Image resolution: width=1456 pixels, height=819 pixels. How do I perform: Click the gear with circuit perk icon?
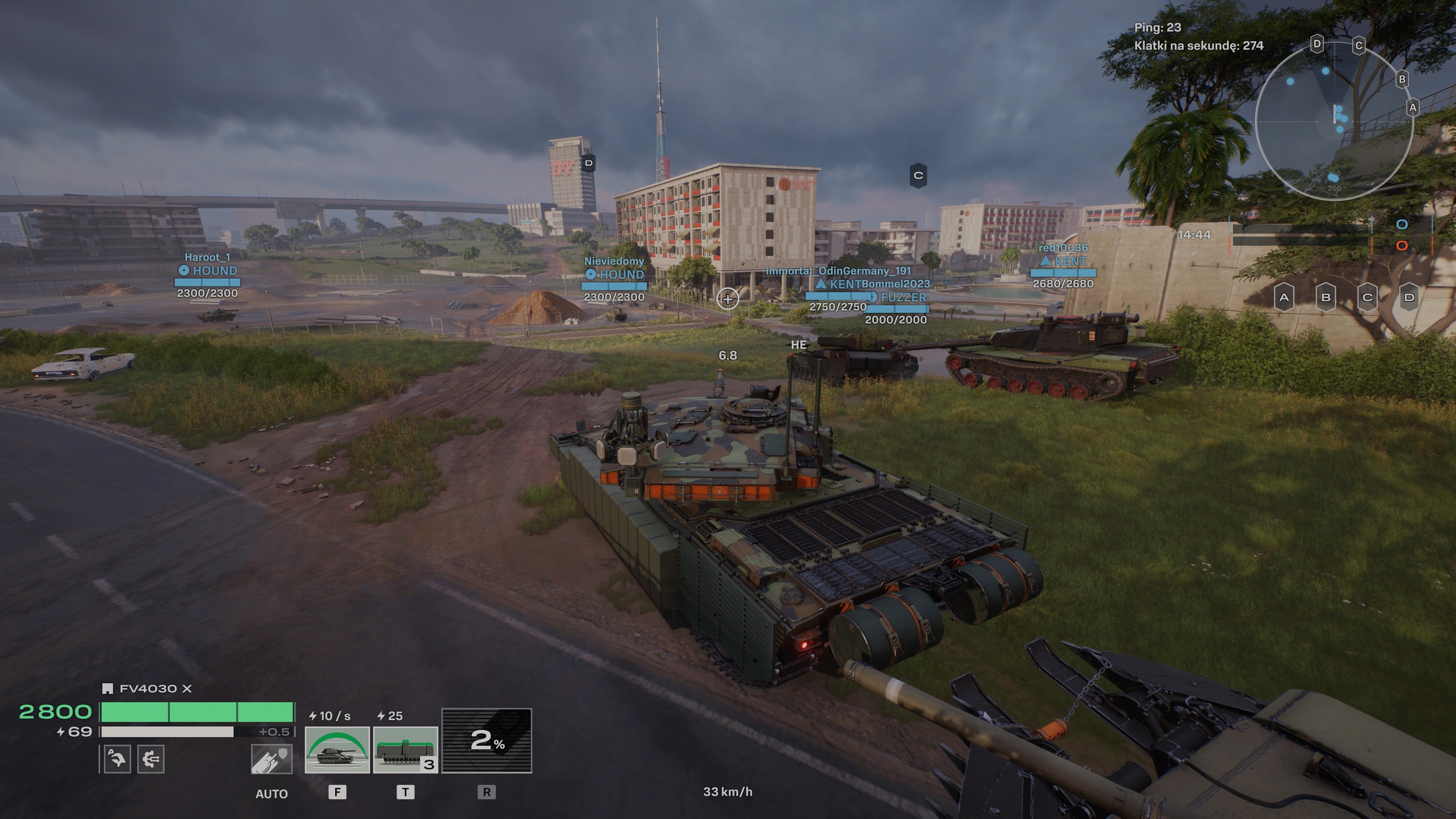(151, 758)
